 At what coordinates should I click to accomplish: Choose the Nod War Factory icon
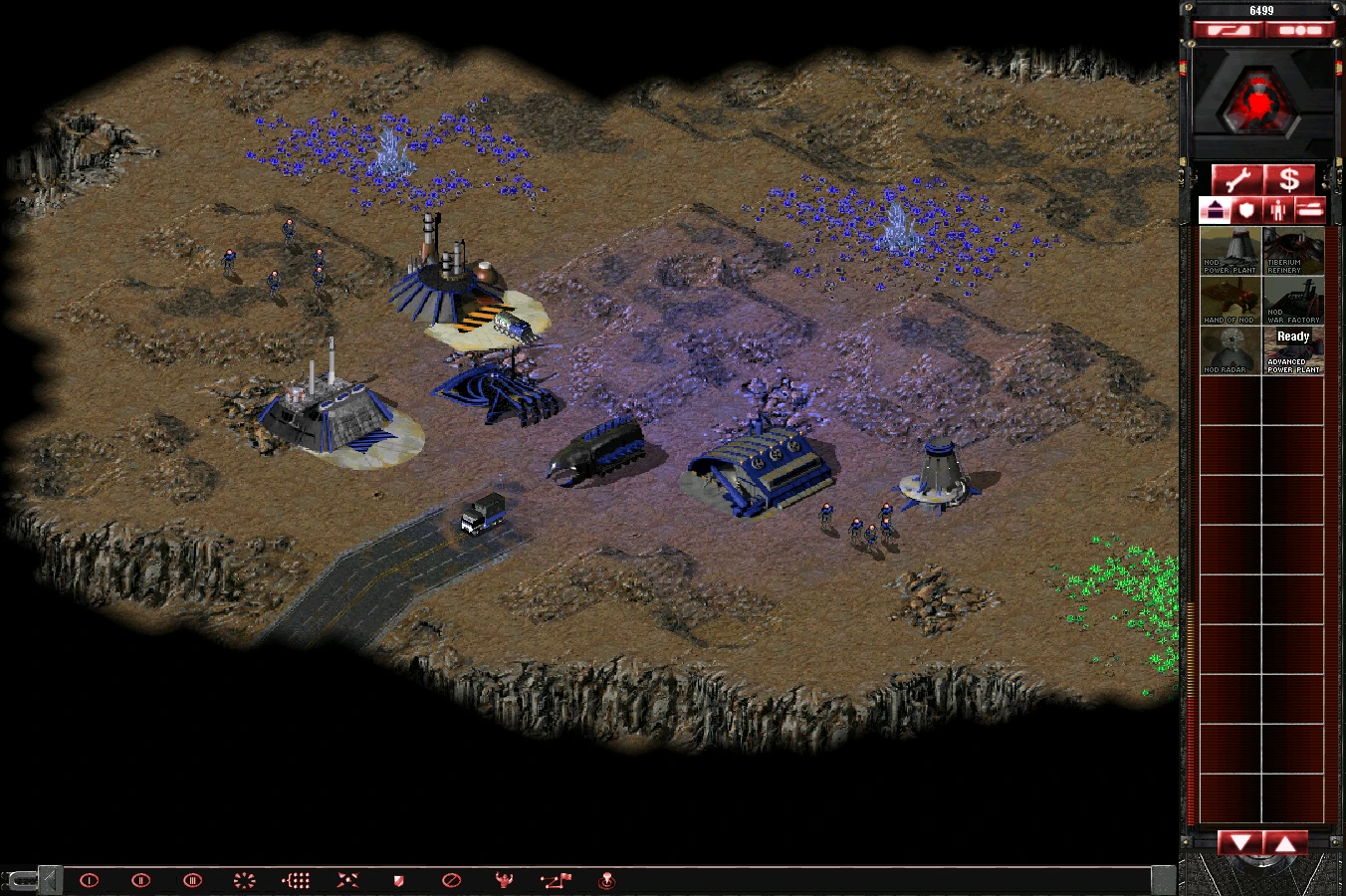pos(1293,301)
